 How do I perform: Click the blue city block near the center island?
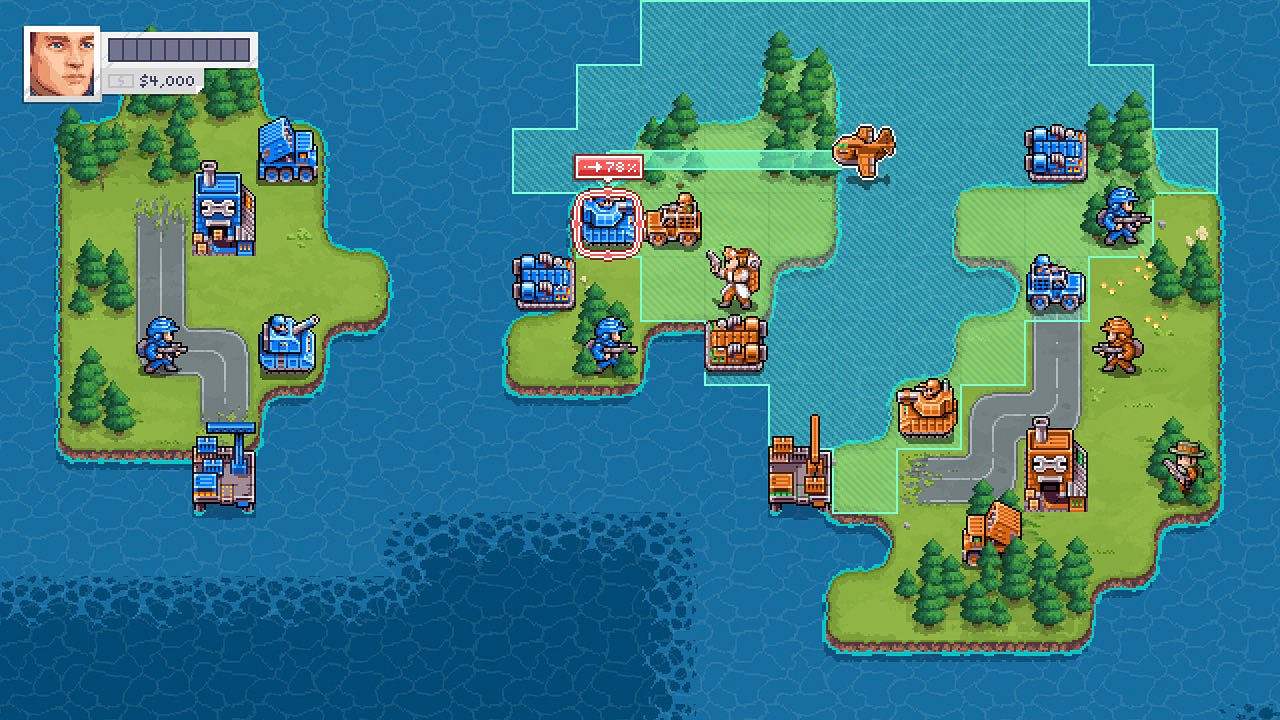(545, 280)
